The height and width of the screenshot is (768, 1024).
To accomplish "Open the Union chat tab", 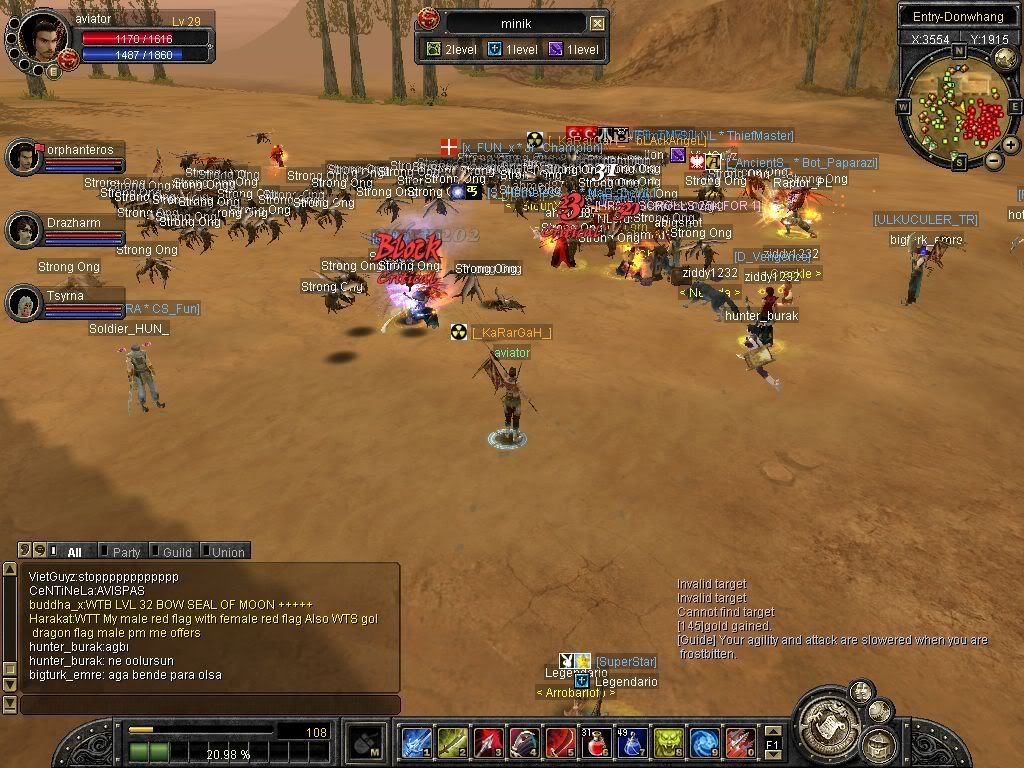I will 223,551.
